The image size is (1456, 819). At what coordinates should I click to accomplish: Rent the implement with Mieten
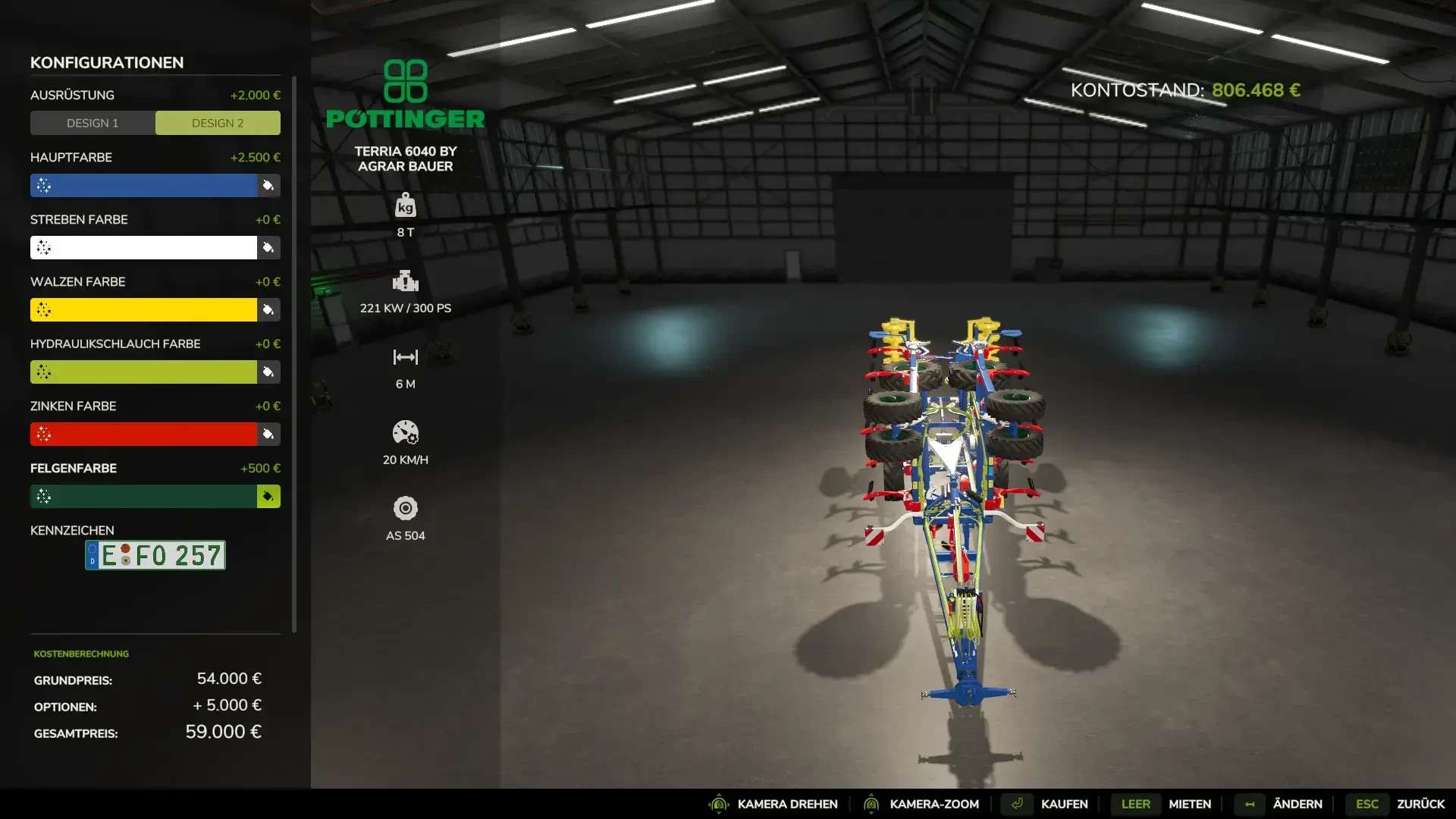coord(1189,804)
